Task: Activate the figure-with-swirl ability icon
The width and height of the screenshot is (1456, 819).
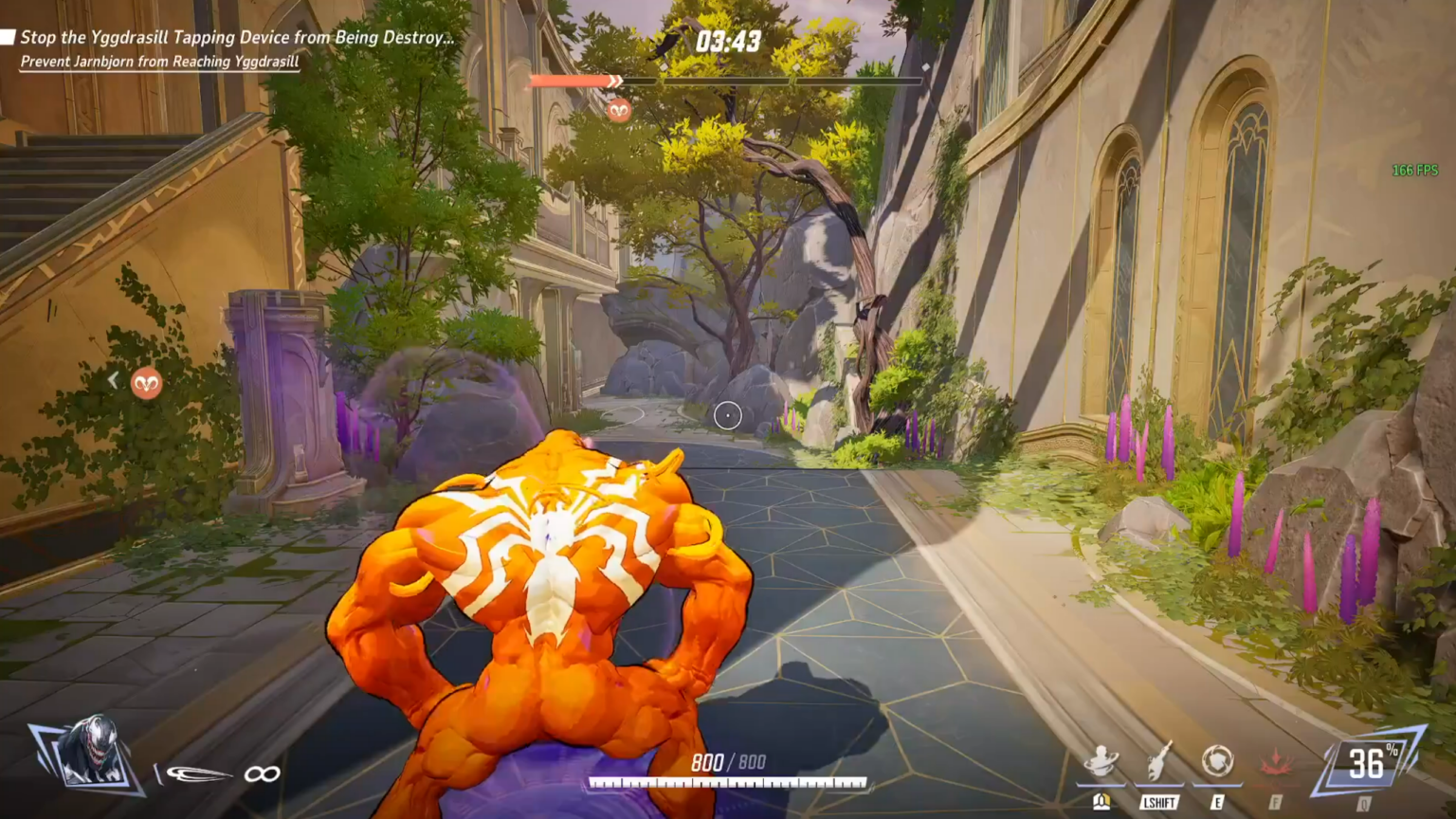Action: tap(1101, 762)
